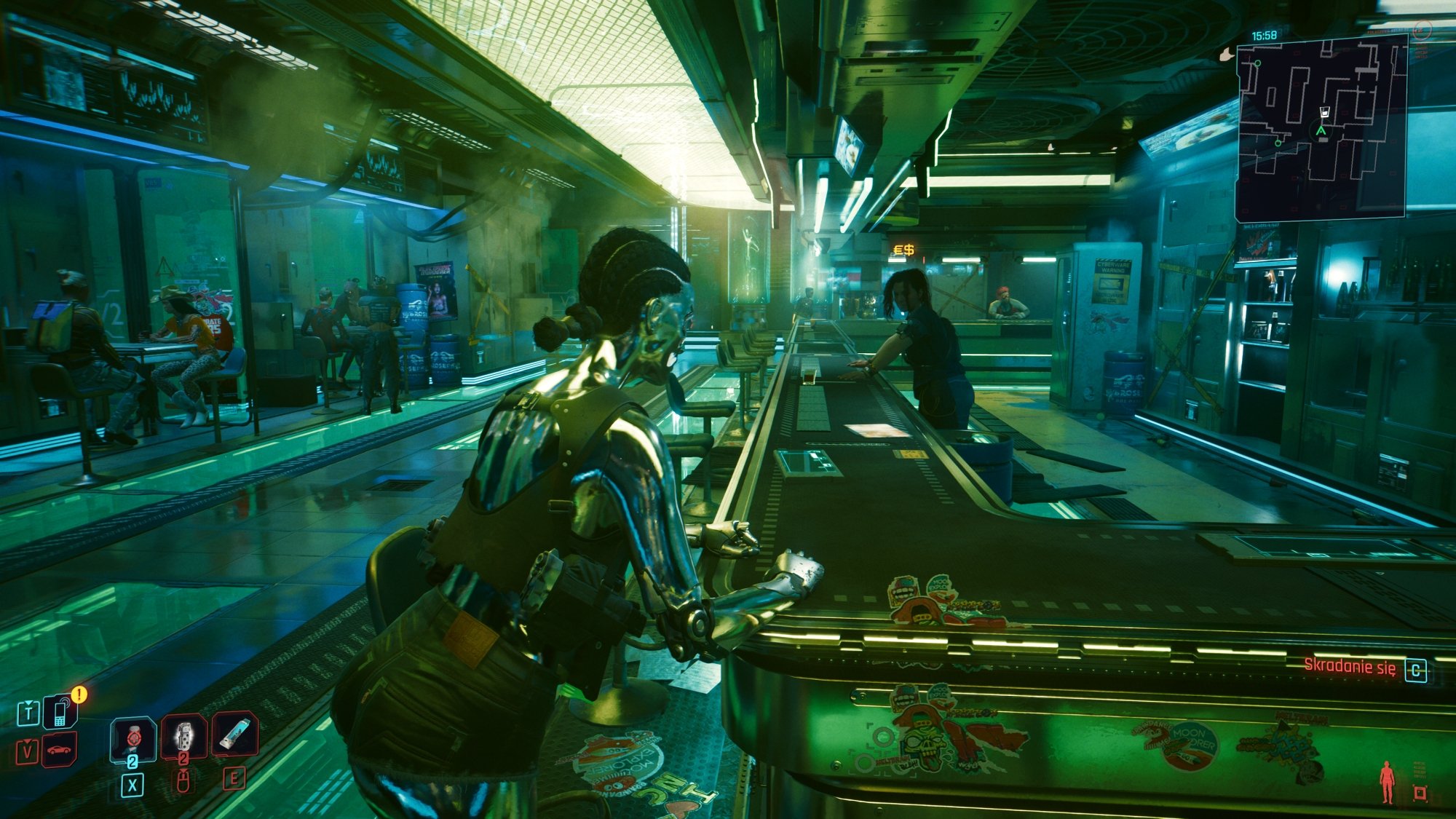Click the bar drink marker on the minimap

(x=1324, y=112)
